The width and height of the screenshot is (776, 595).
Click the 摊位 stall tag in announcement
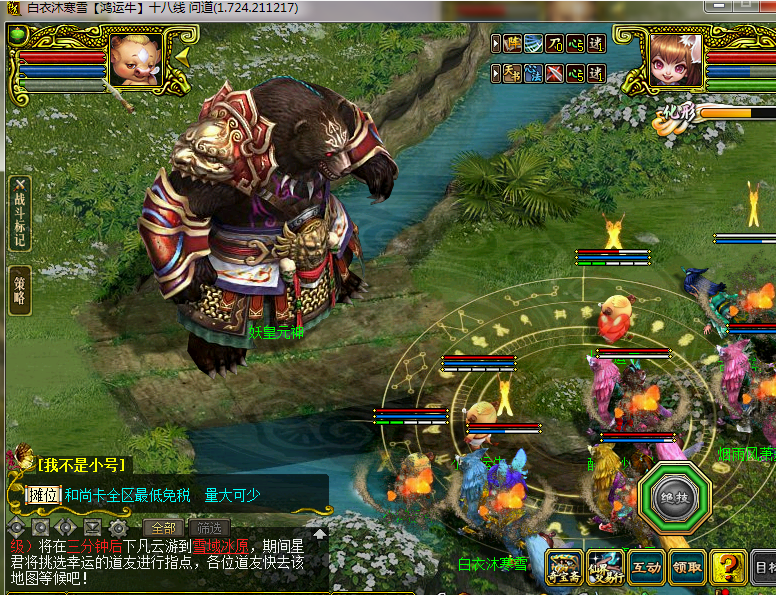(x=44, y=494)
